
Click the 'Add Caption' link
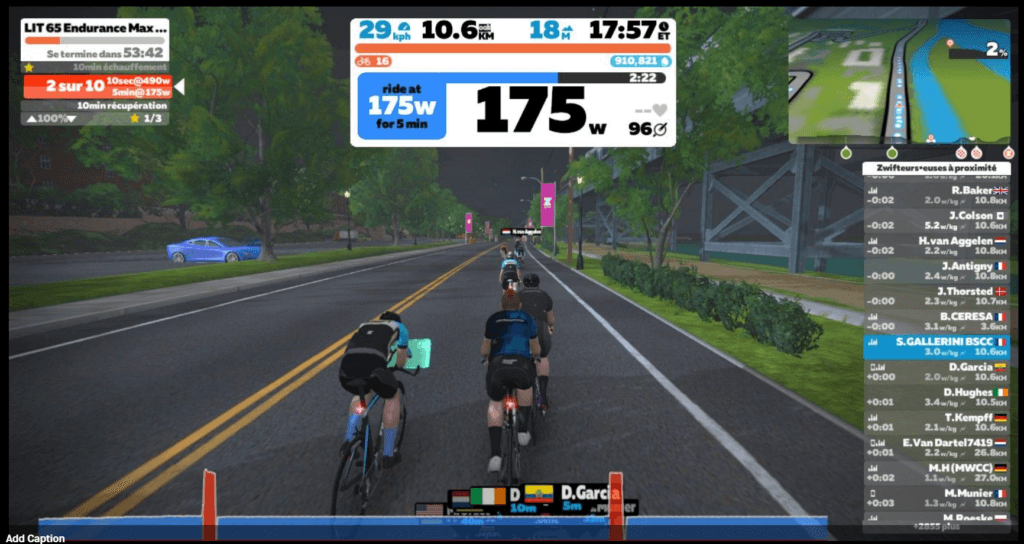click(35, 538)
